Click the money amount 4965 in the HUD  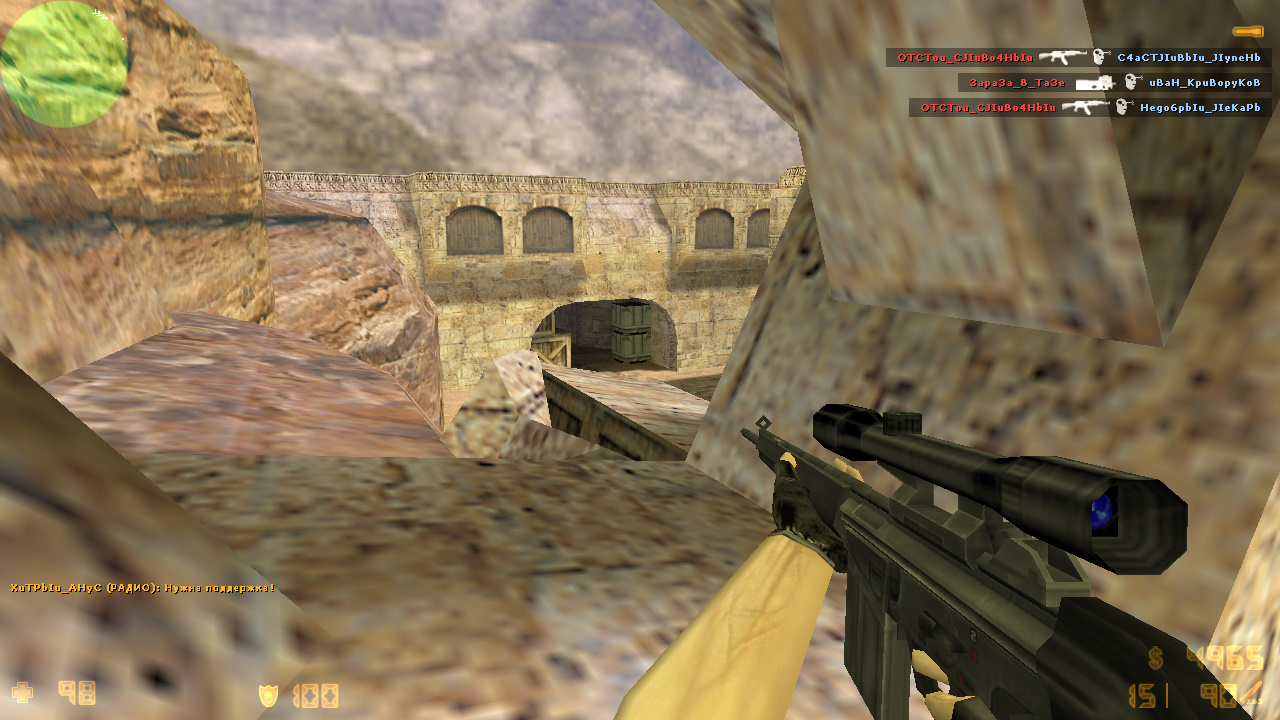1222,657
